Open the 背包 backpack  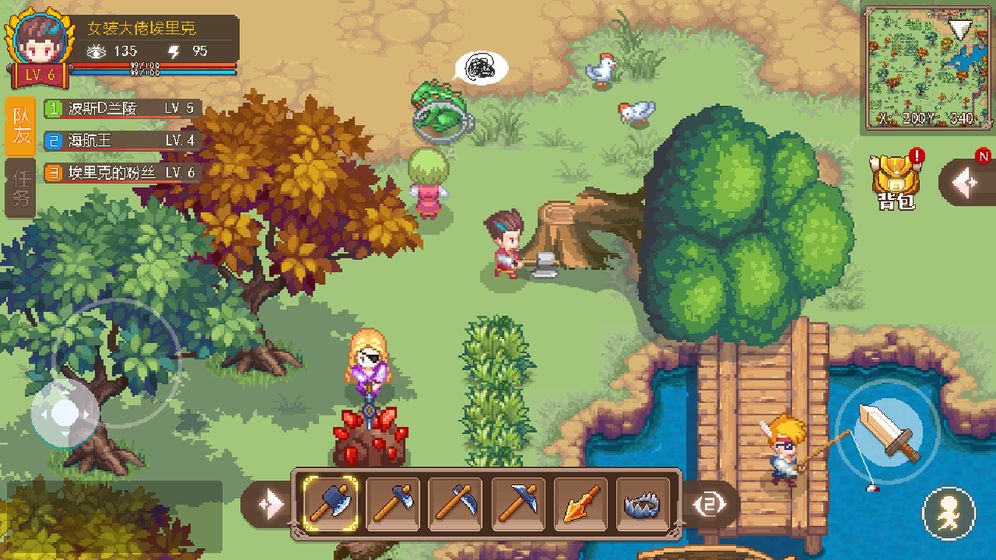tap(895, 181)
